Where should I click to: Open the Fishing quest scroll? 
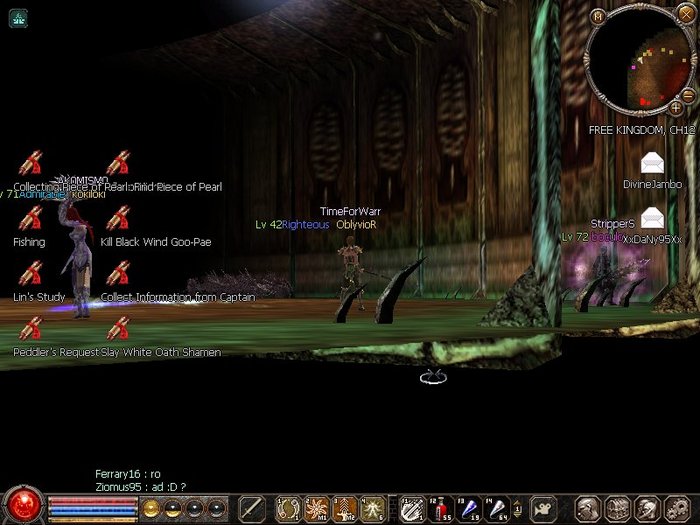(30, 218)
